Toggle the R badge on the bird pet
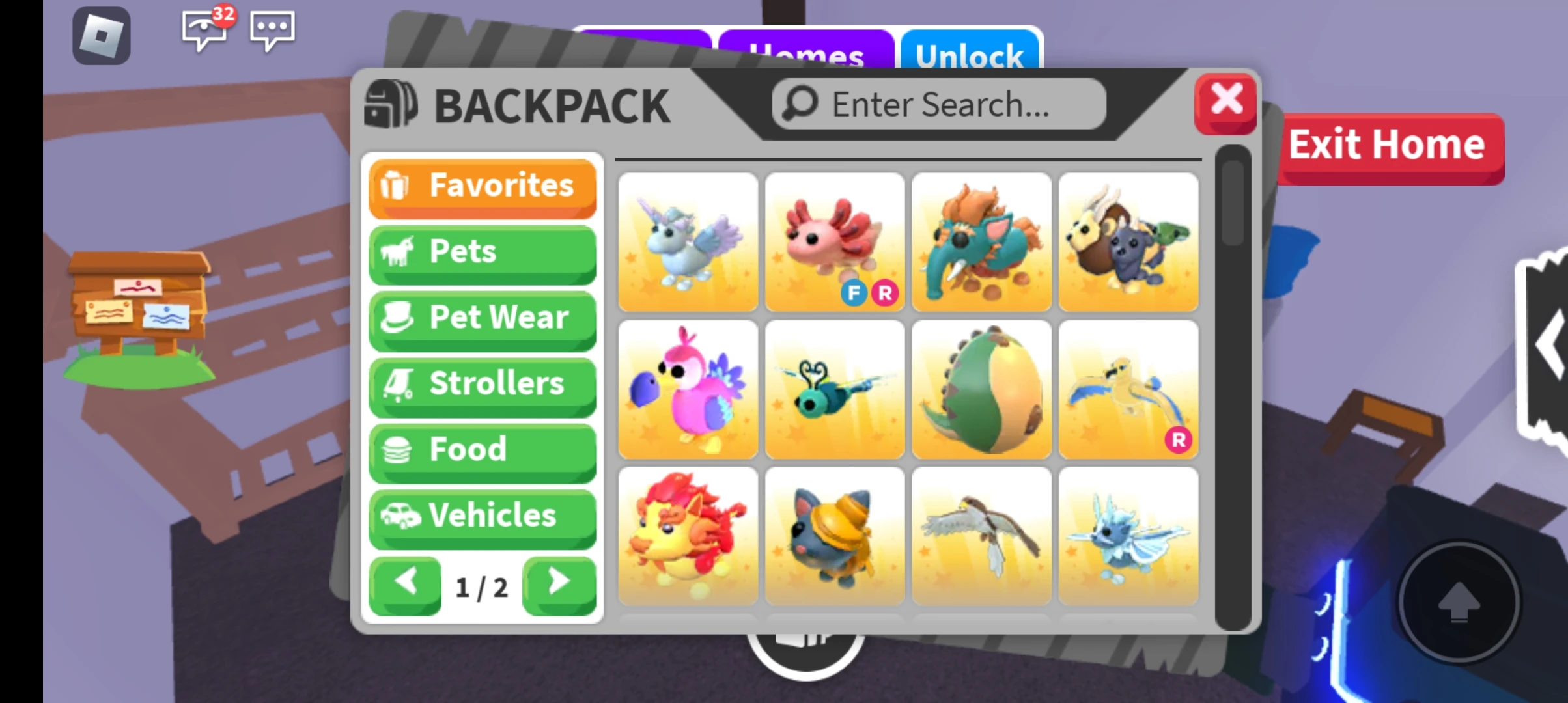Image resolution: width=1568 pixels, height=703 pixels. click(x=1179, y=441)
